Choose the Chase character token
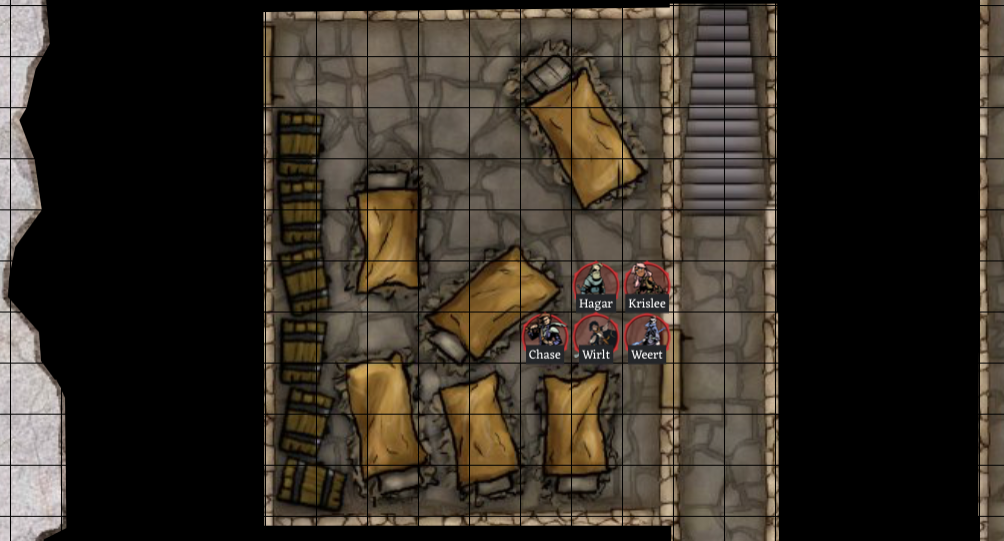The image size is (1004, 541). point(545,335)
